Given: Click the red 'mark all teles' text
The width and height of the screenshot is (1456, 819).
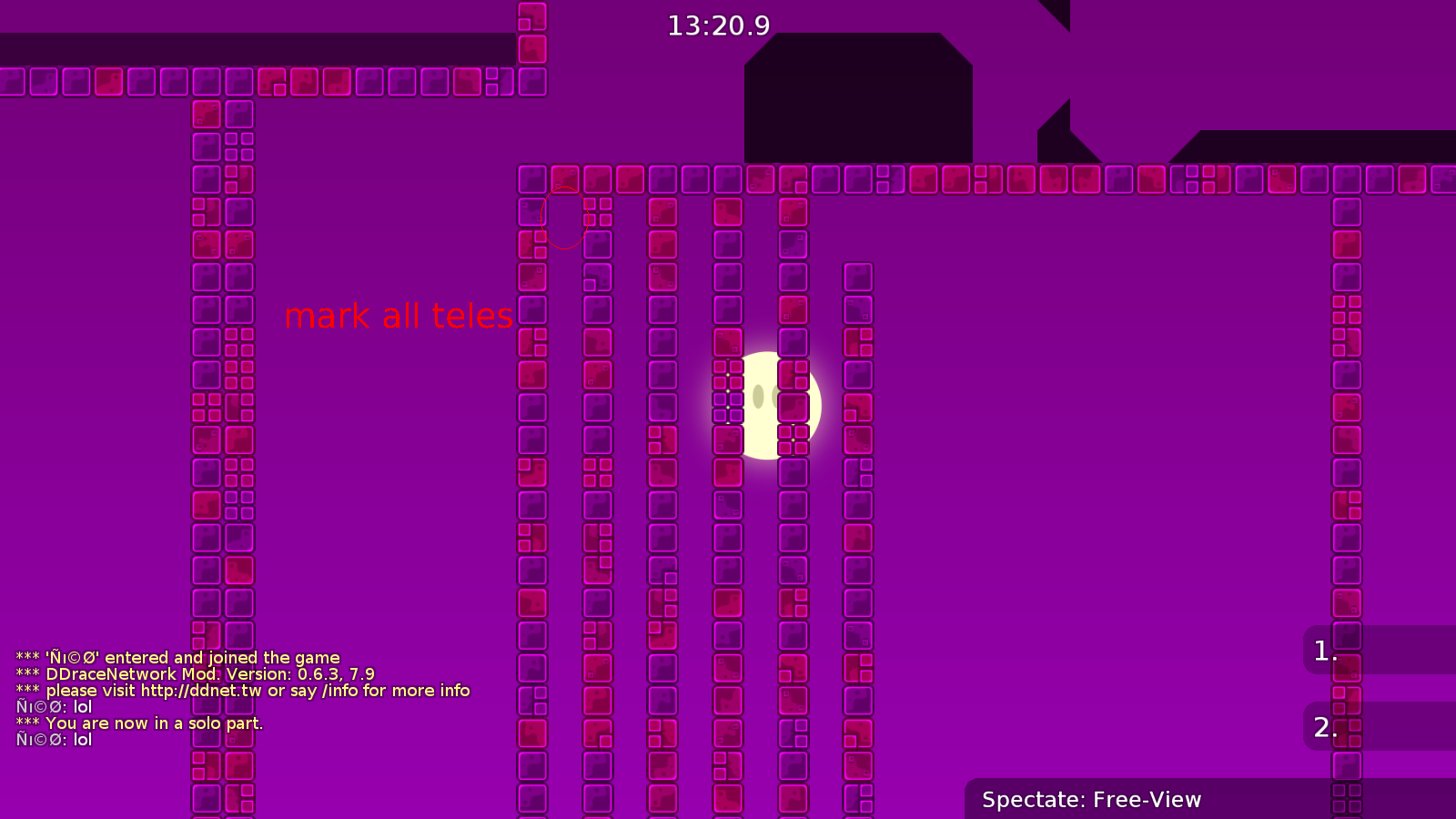Looking at the screenshot, I should 400,316.
